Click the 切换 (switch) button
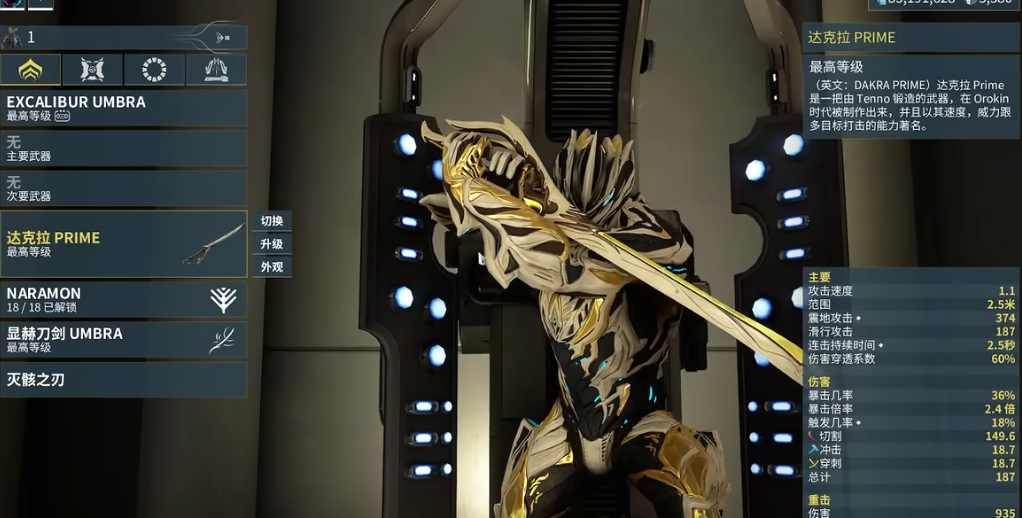1022x518 pixels. pos(272,221)
